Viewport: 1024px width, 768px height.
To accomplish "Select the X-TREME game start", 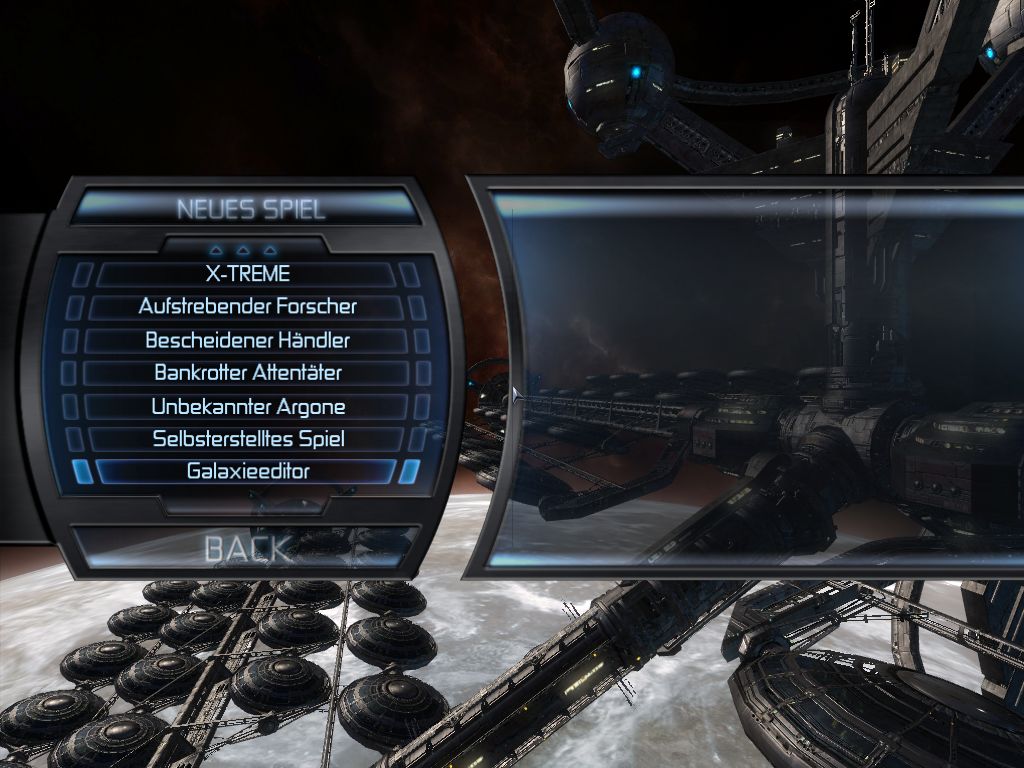I will coord(247,273).
